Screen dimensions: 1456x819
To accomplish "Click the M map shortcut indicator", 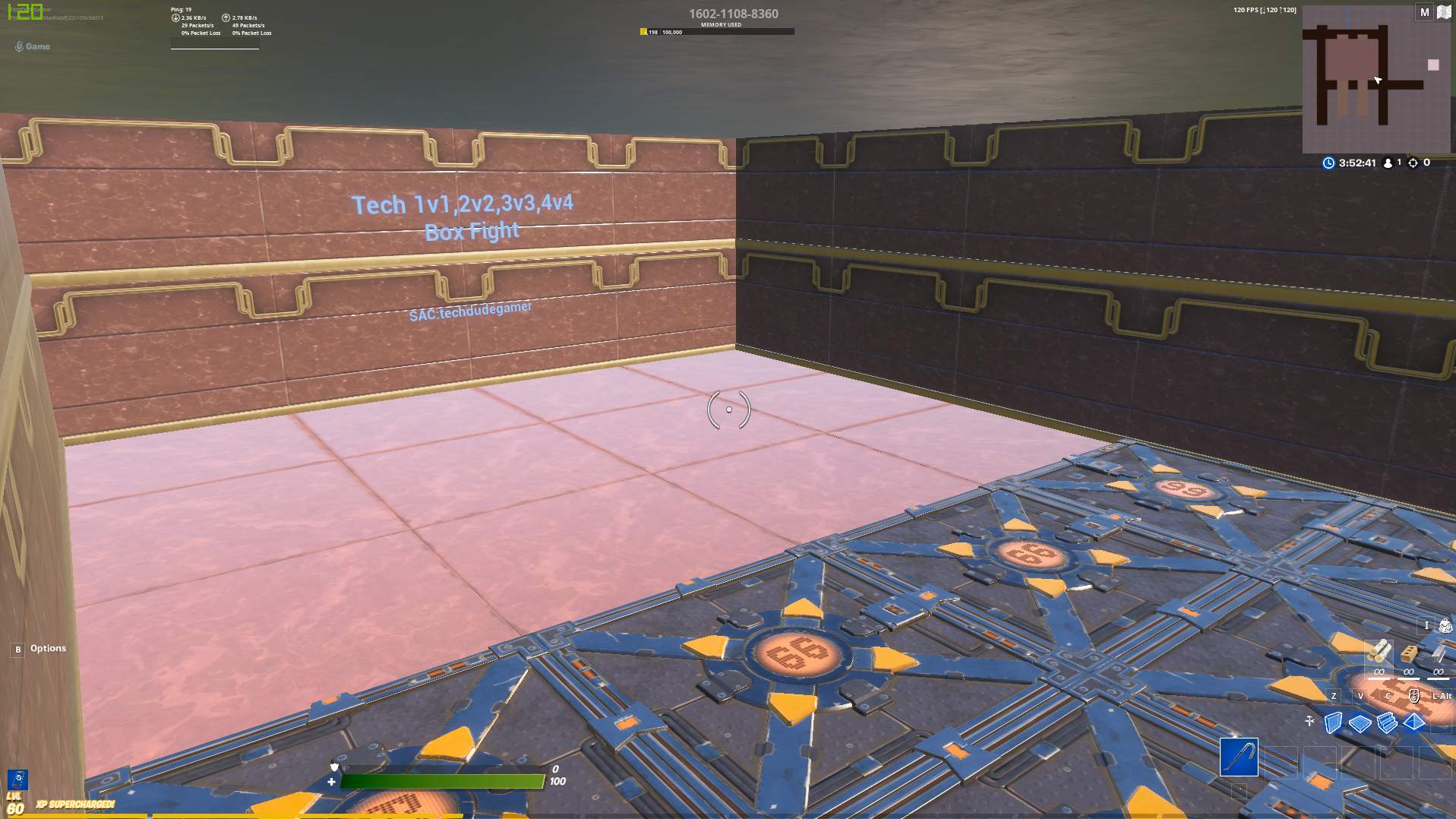I will (x=1423, y=12).
